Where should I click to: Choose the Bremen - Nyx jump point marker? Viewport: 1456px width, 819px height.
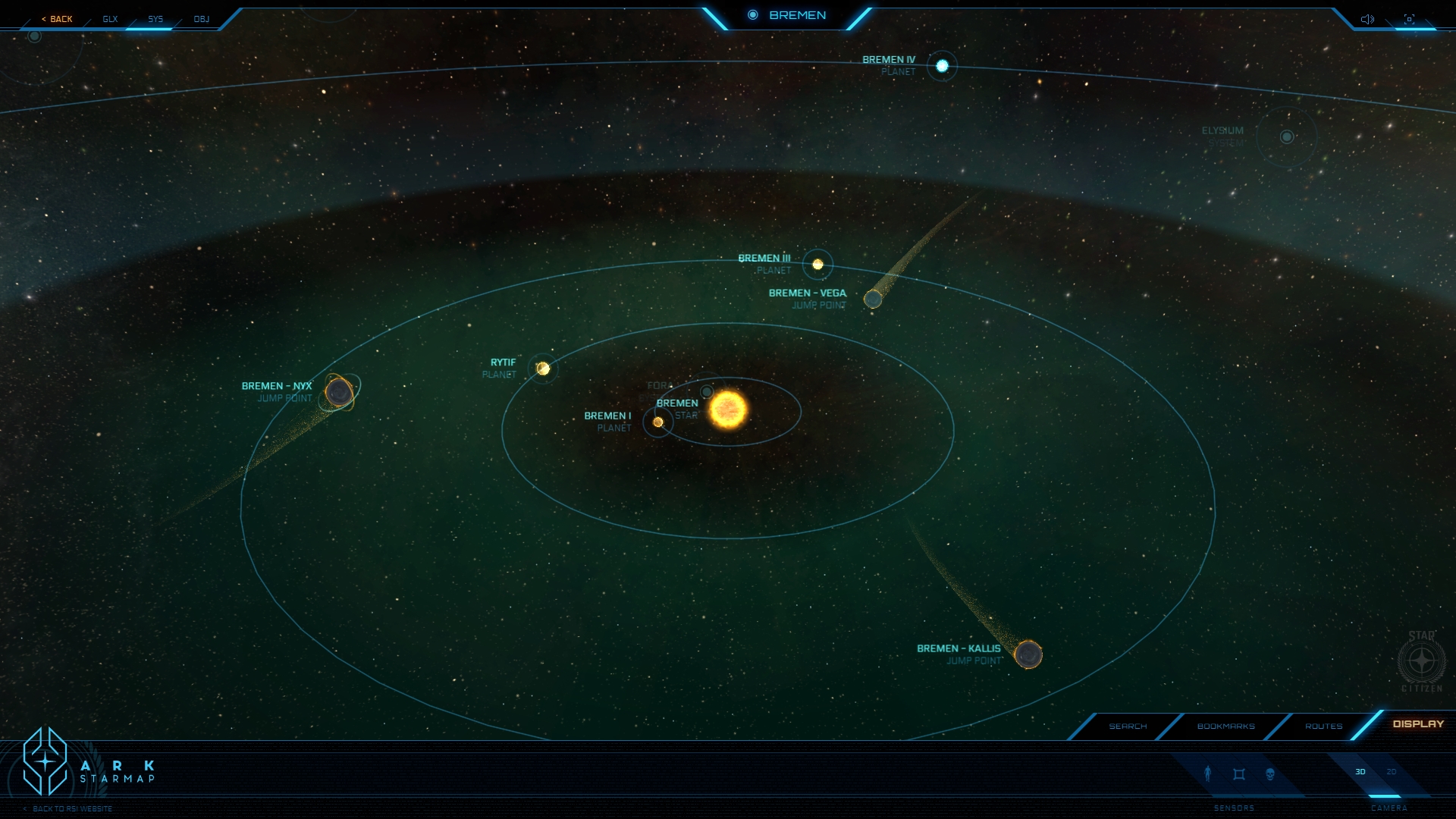(x=339, y=392)
